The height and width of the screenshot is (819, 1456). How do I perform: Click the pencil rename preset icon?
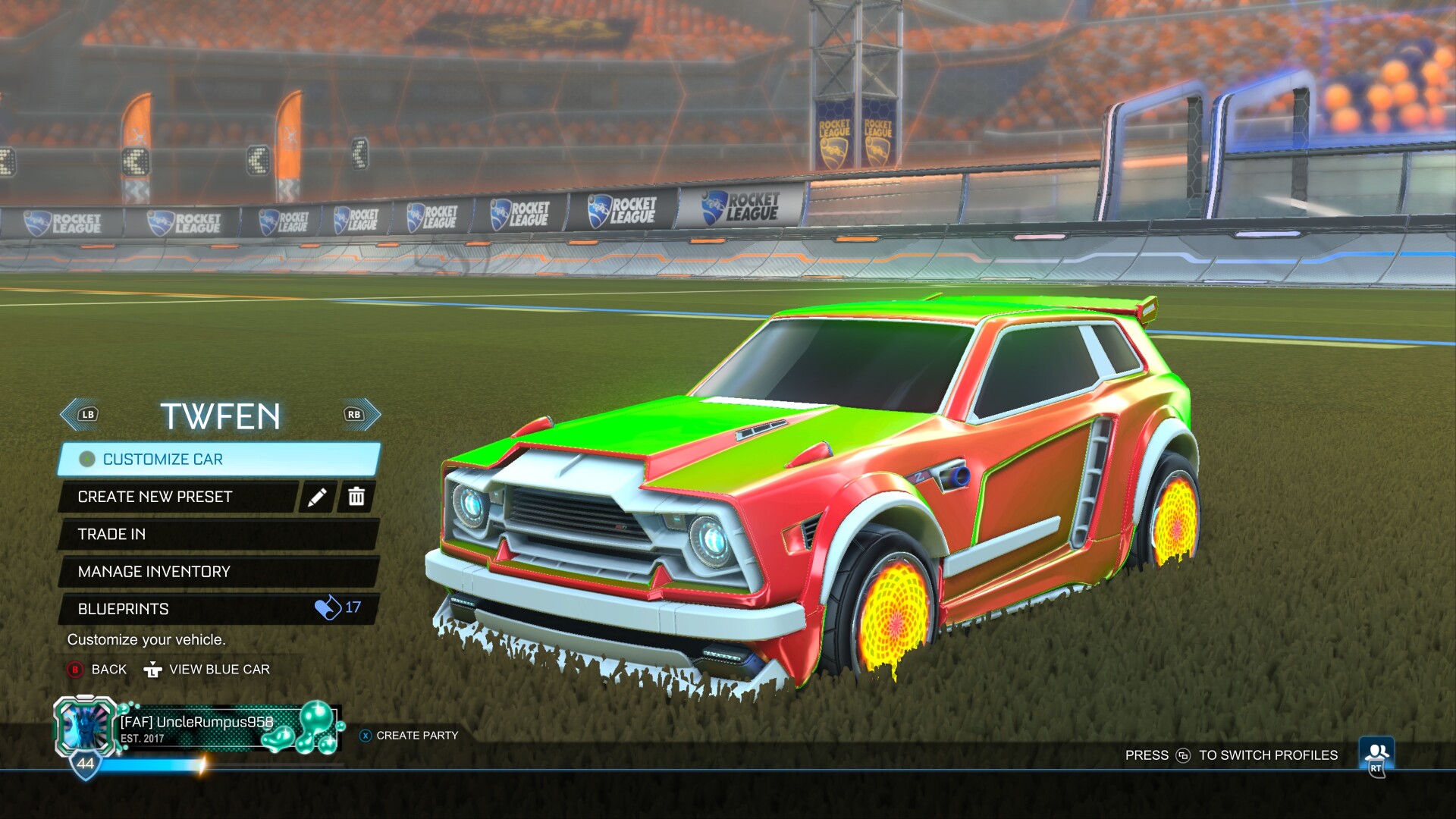click(x=317, y=497)
